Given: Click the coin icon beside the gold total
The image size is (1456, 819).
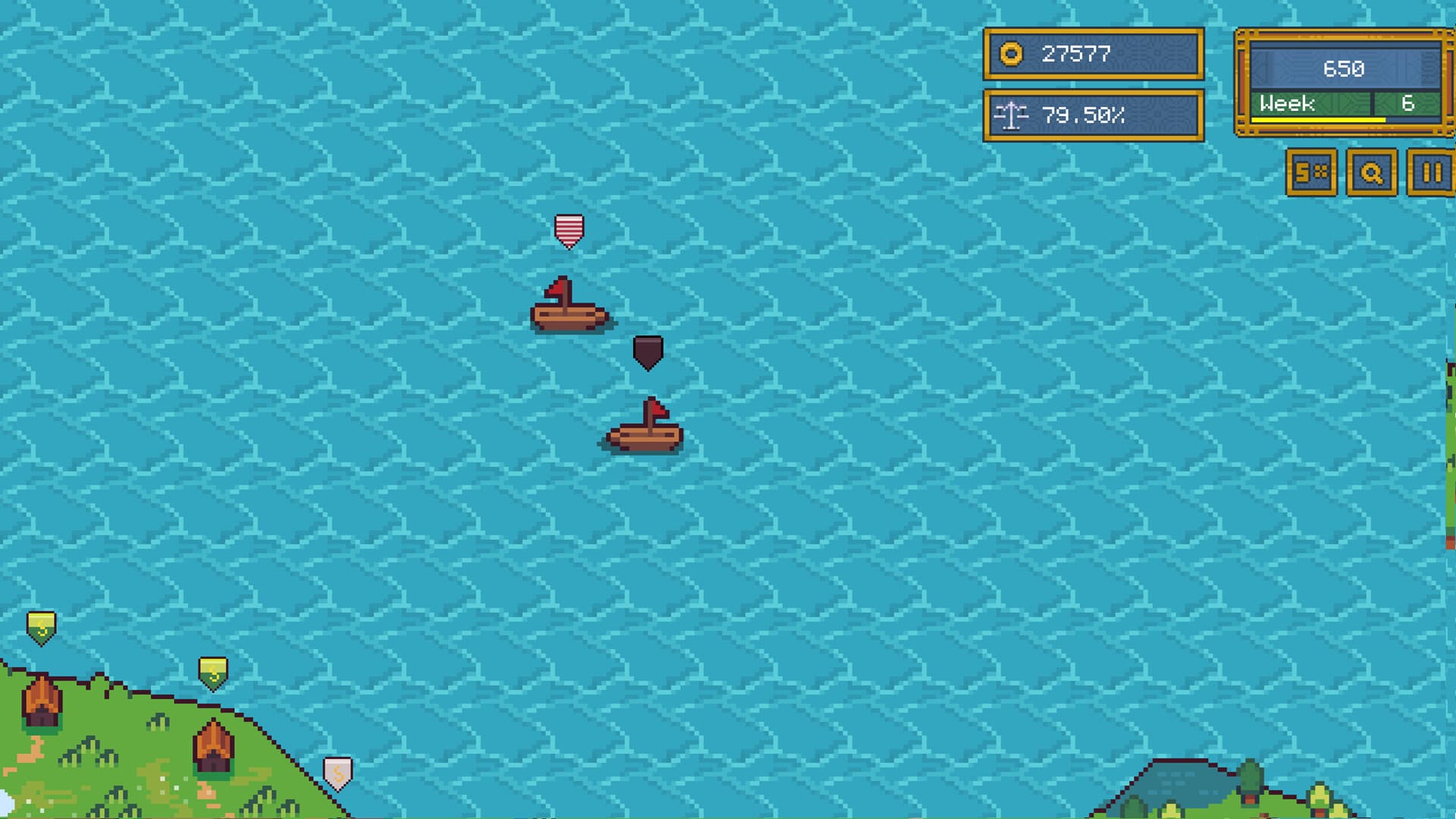Looking at the screenshot, I should point(1011,54).
